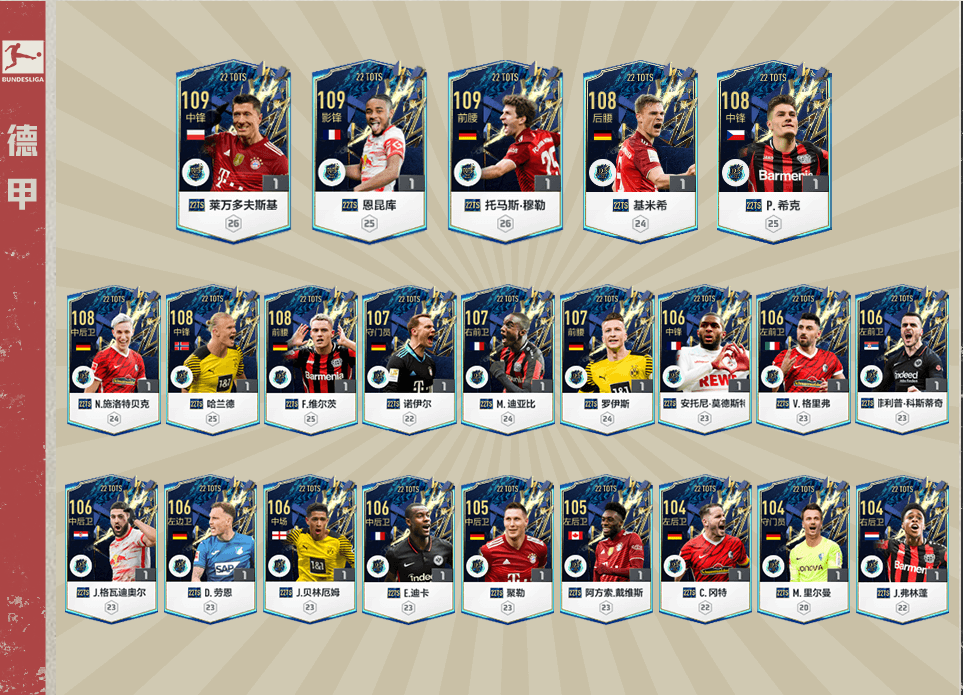Select the 聚勒 105 card
This screenshot has height=695, width=963.
tap(507, 545)
